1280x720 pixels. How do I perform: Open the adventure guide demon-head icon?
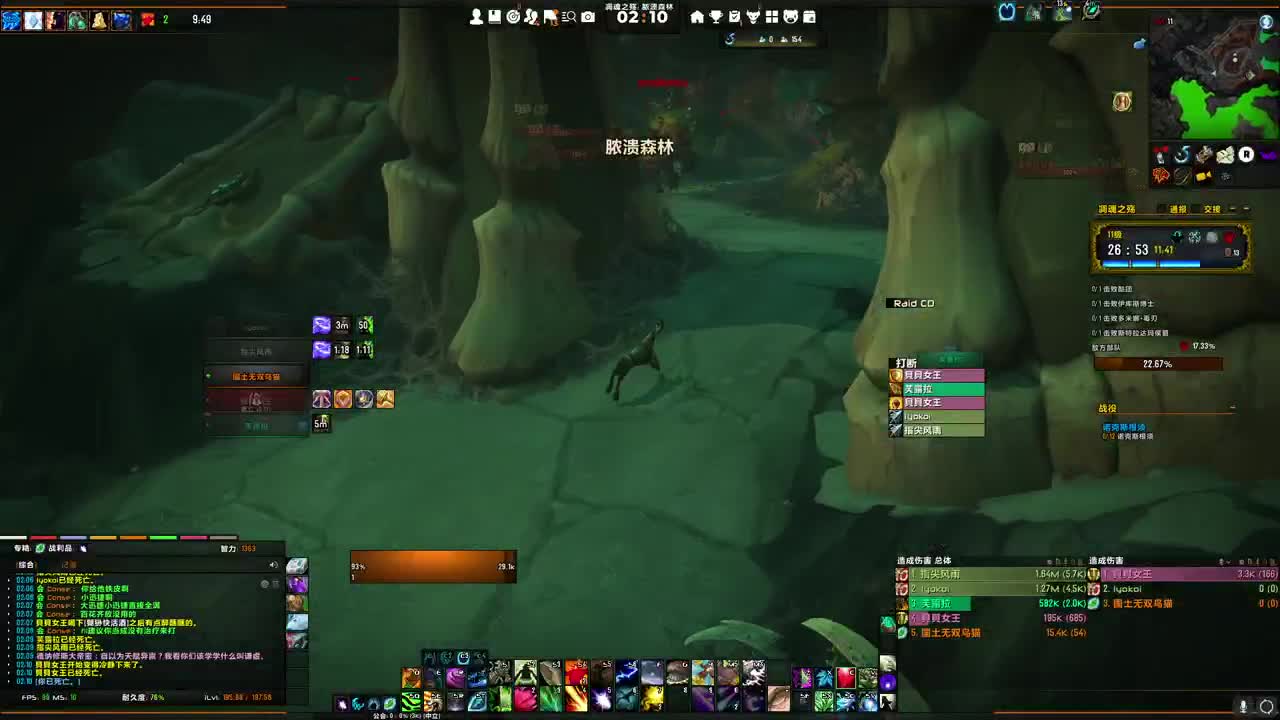754,17
